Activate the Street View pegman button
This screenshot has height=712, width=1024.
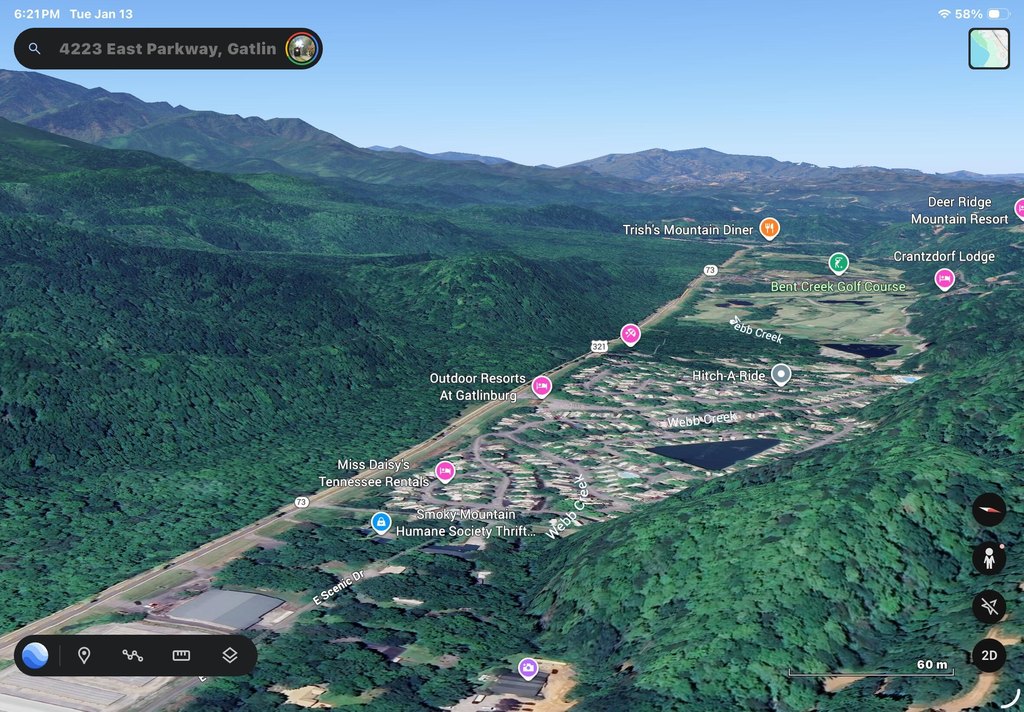pos(988,558)
